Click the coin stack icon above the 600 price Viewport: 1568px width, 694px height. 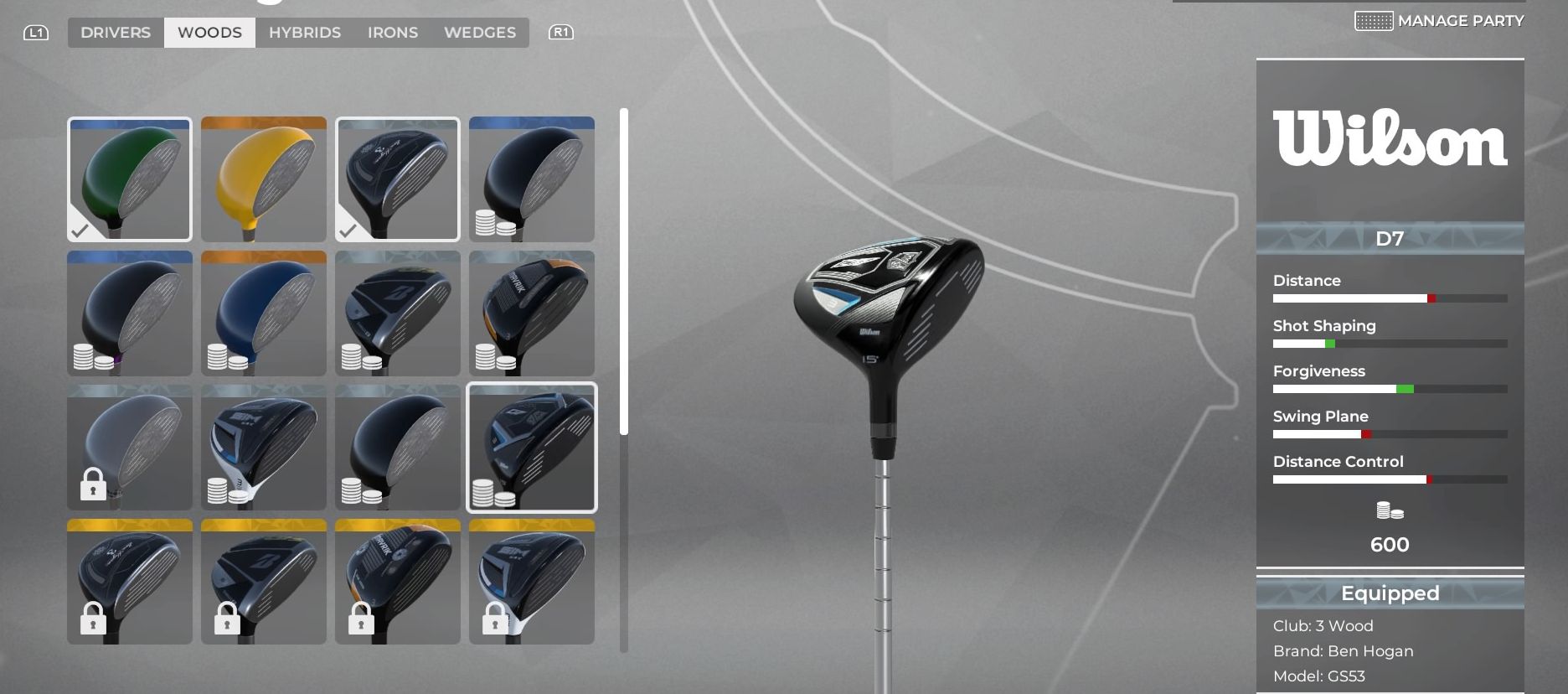tap(1389, 510)
